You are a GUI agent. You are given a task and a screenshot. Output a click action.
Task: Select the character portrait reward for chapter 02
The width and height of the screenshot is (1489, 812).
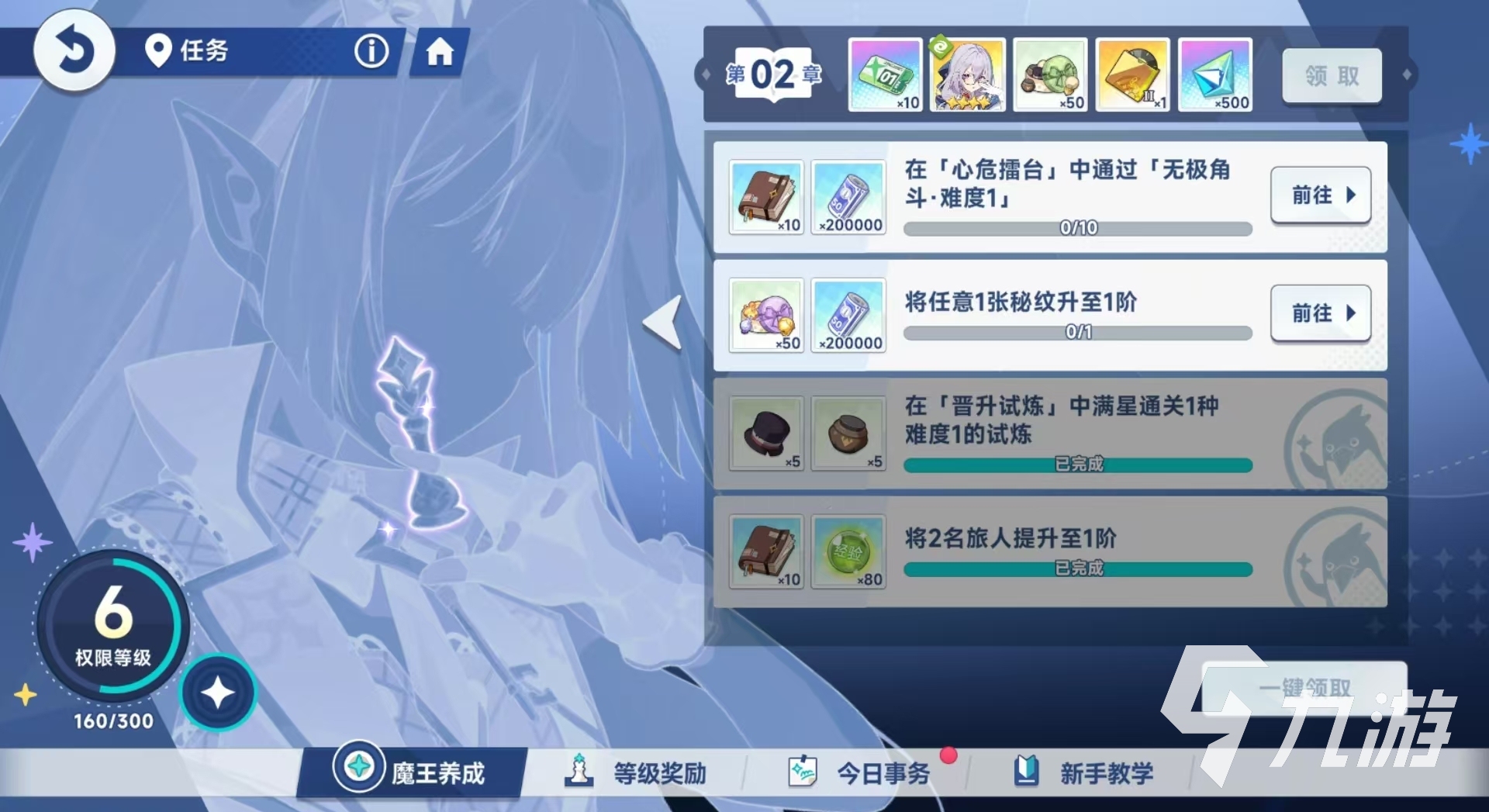pyautogui.click(x=968, y=74)
